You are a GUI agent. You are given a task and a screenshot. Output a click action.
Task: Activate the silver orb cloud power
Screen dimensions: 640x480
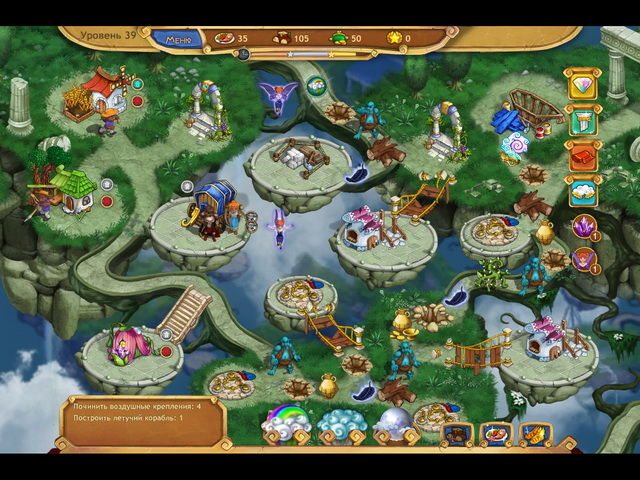pos(397,424)
